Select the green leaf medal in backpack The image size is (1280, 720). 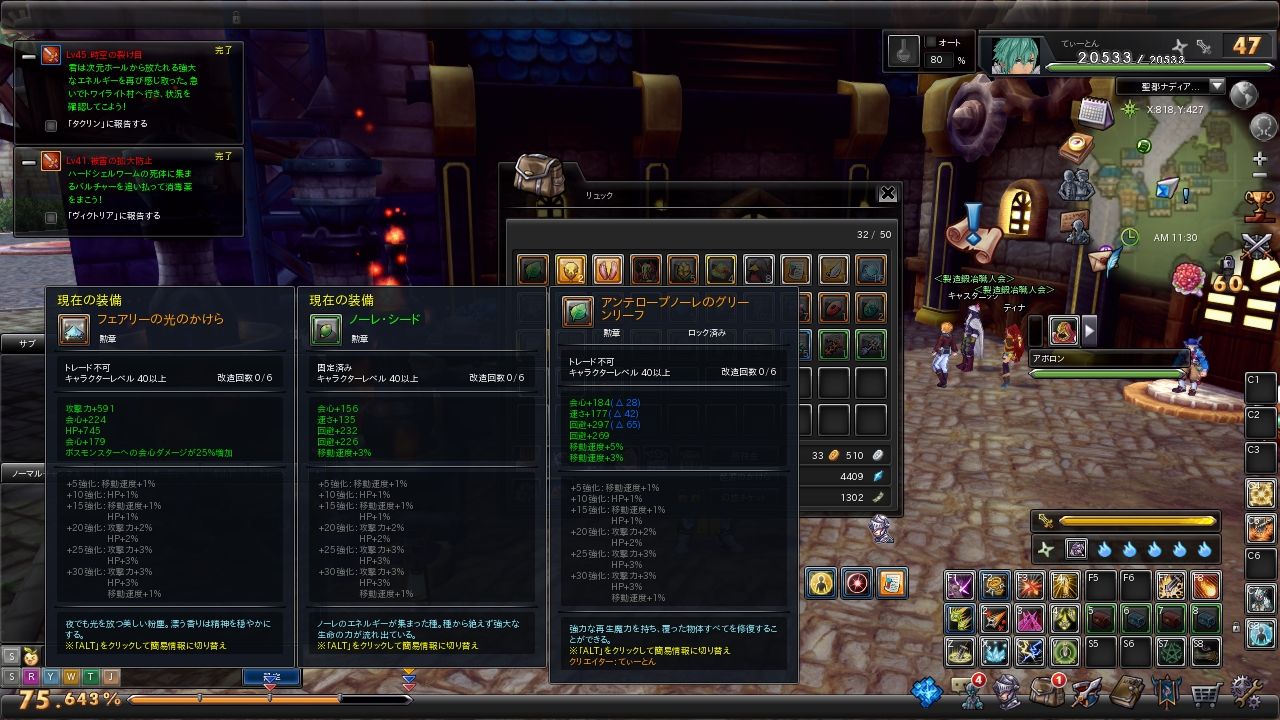[533, 269]
